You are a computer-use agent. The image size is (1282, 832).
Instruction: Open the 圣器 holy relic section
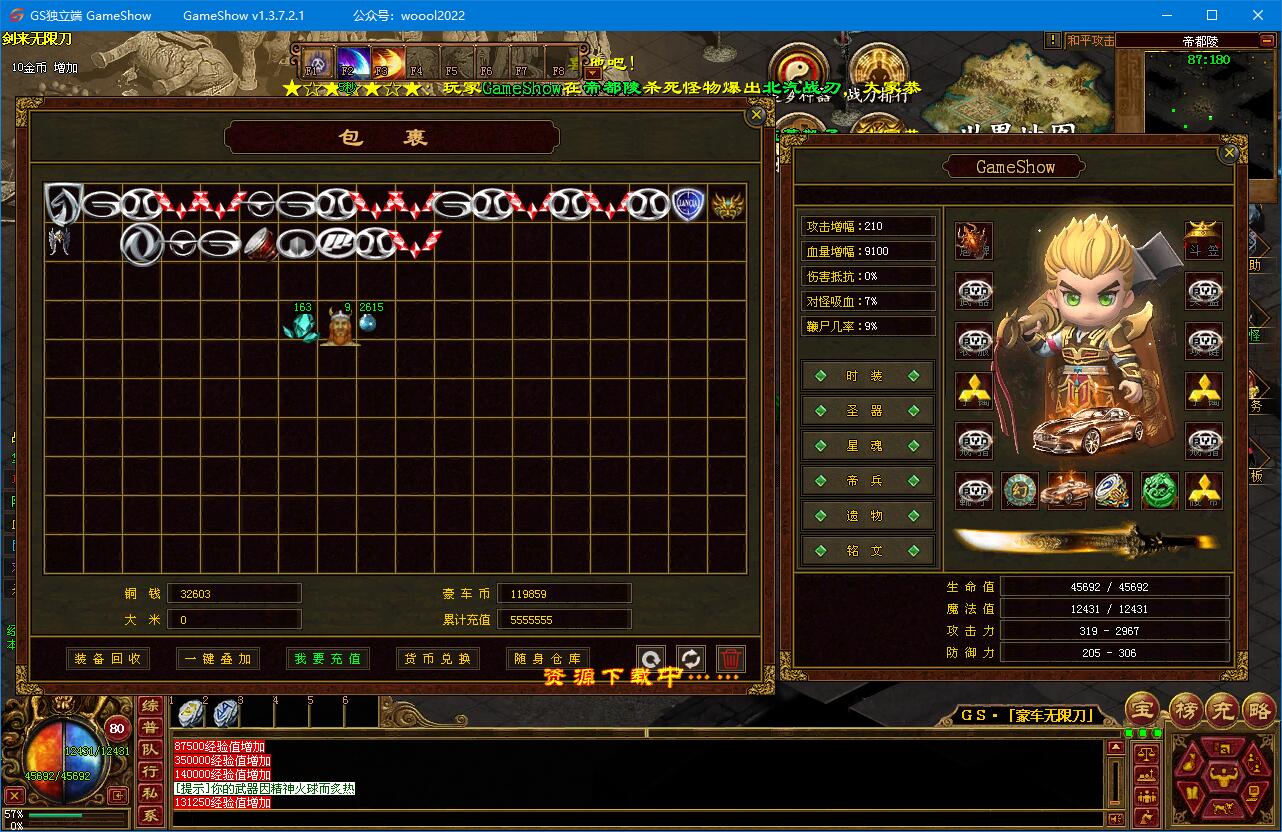tap(867, 411)
